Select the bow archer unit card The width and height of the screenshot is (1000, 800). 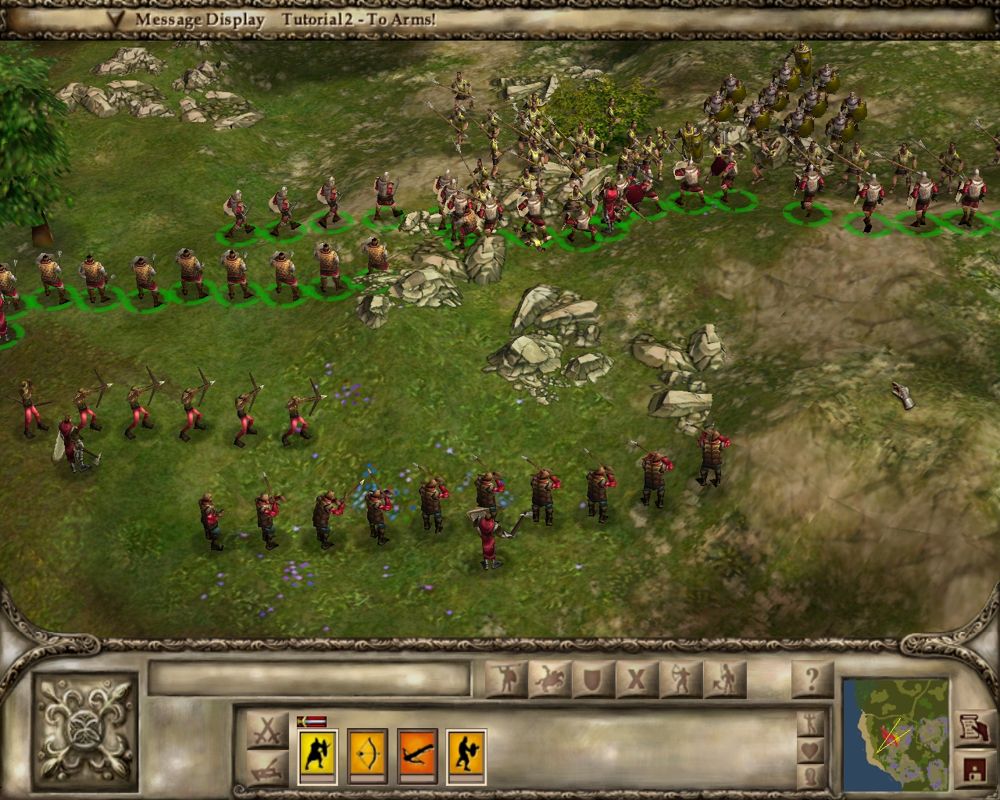367,756
